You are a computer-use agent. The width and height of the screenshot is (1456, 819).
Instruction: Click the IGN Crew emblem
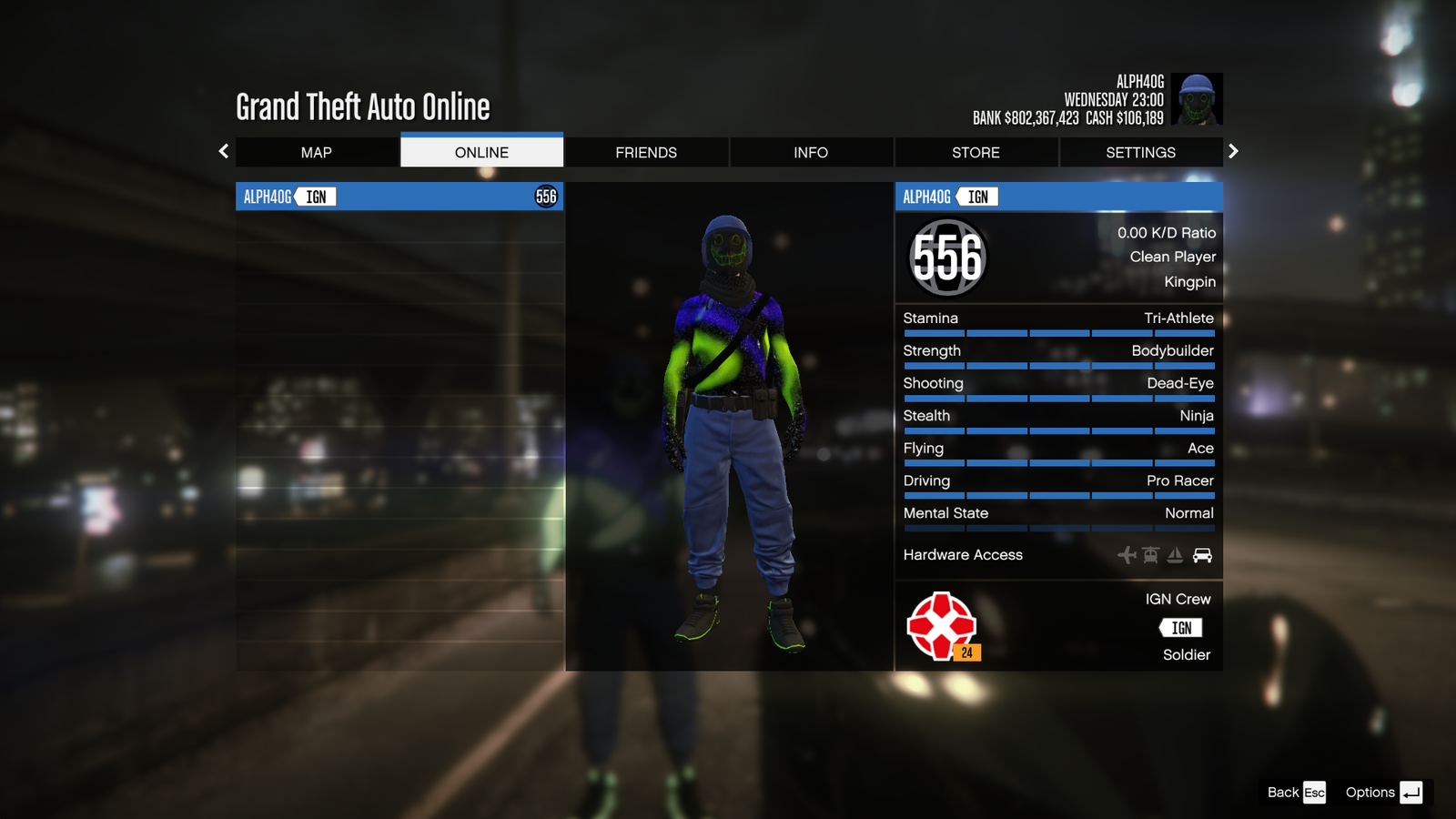click(x=943, y=625)
